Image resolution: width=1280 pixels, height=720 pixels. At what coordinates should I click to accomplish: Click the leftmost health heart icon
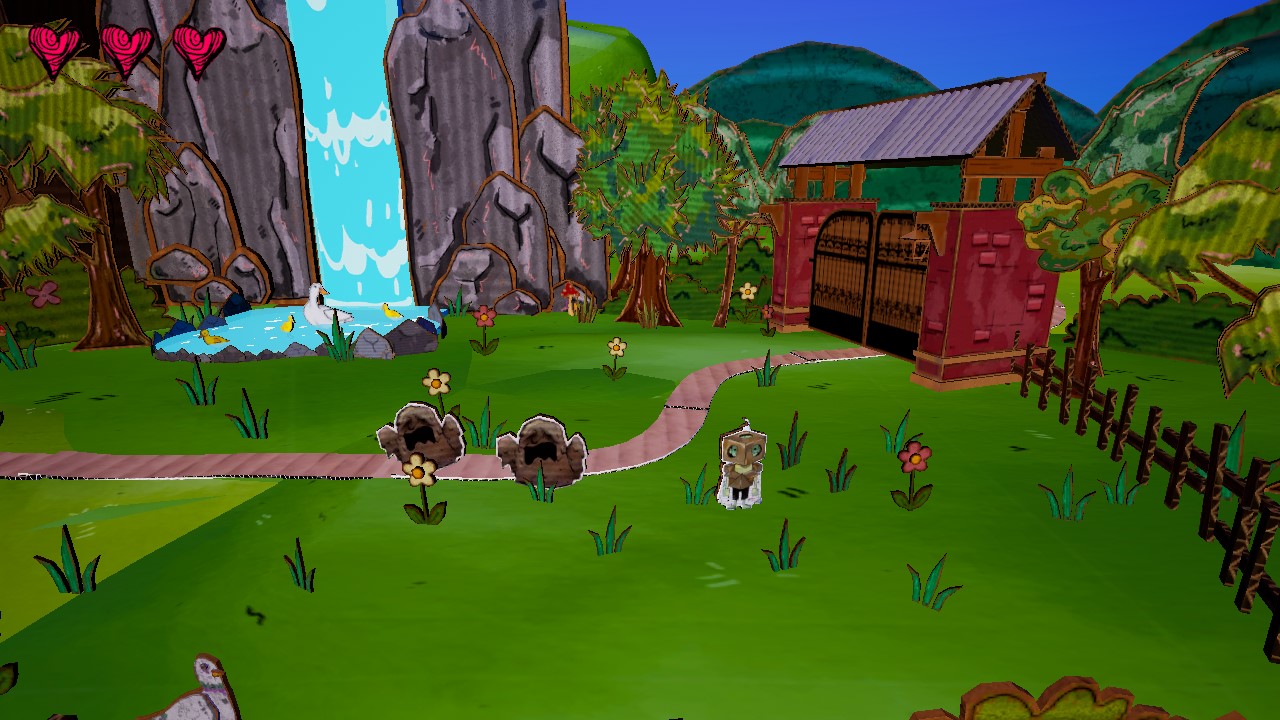[x=55, y=45]
